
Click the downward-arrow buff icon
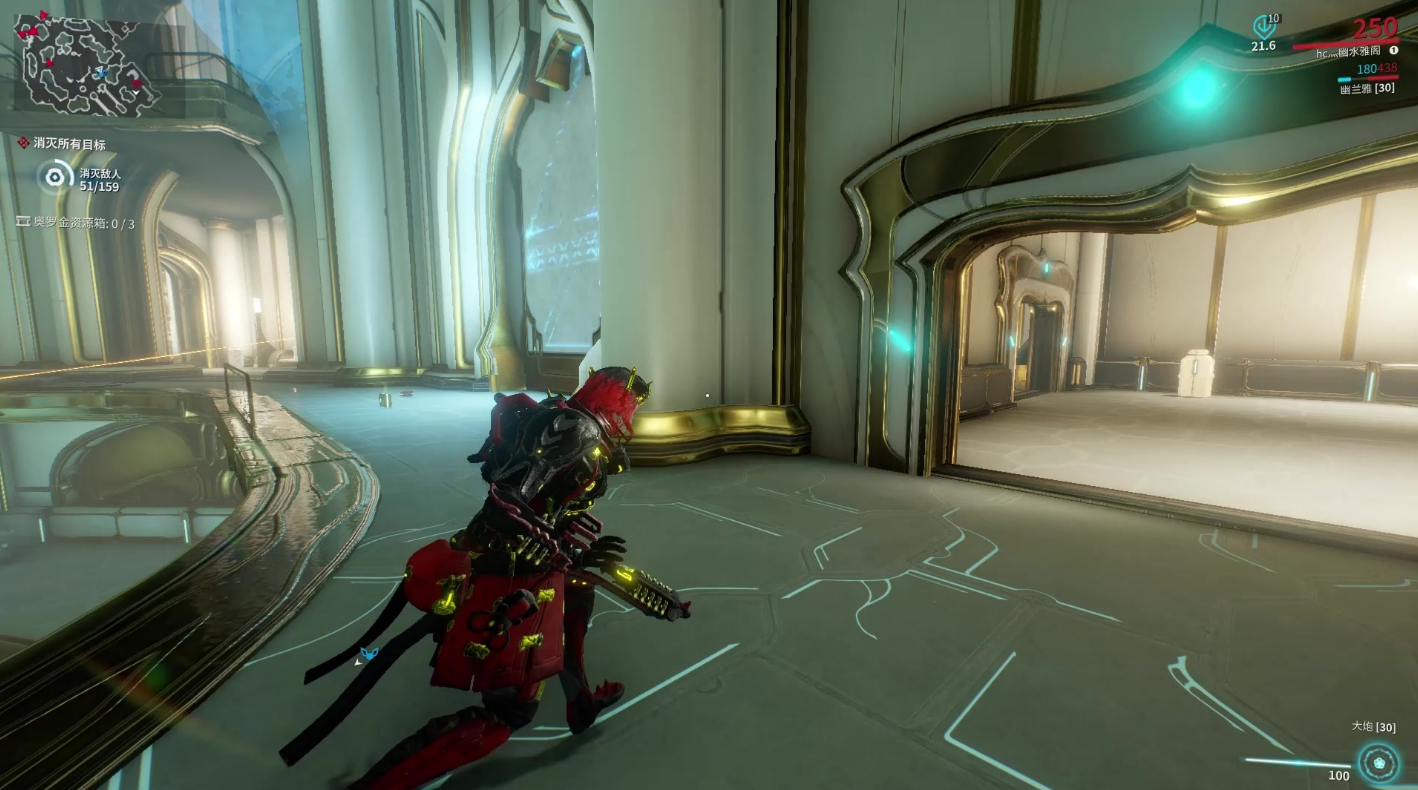(1264, 26)
